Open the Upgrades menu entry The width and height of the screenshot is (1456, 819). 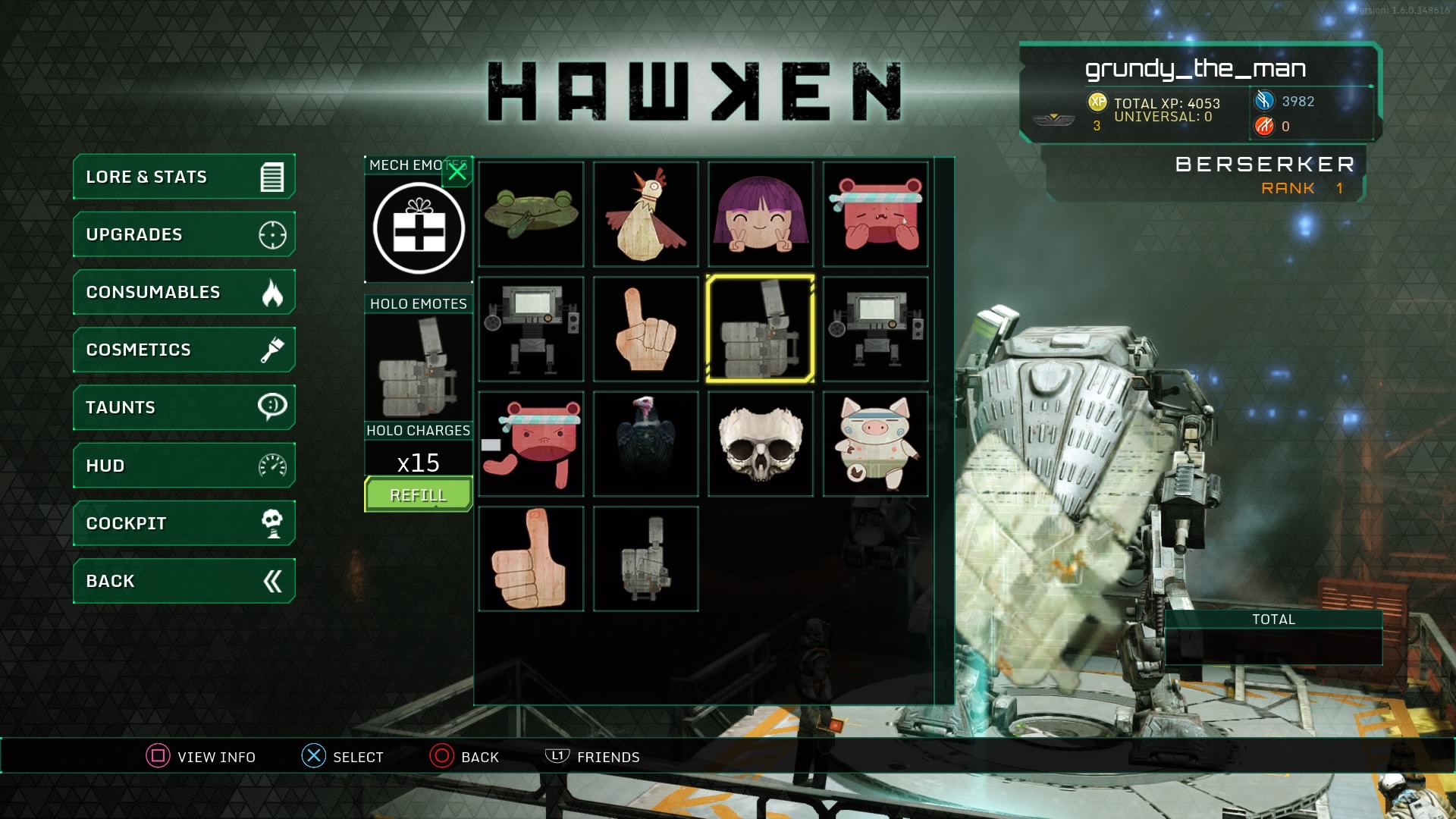[x=182, y=234]
